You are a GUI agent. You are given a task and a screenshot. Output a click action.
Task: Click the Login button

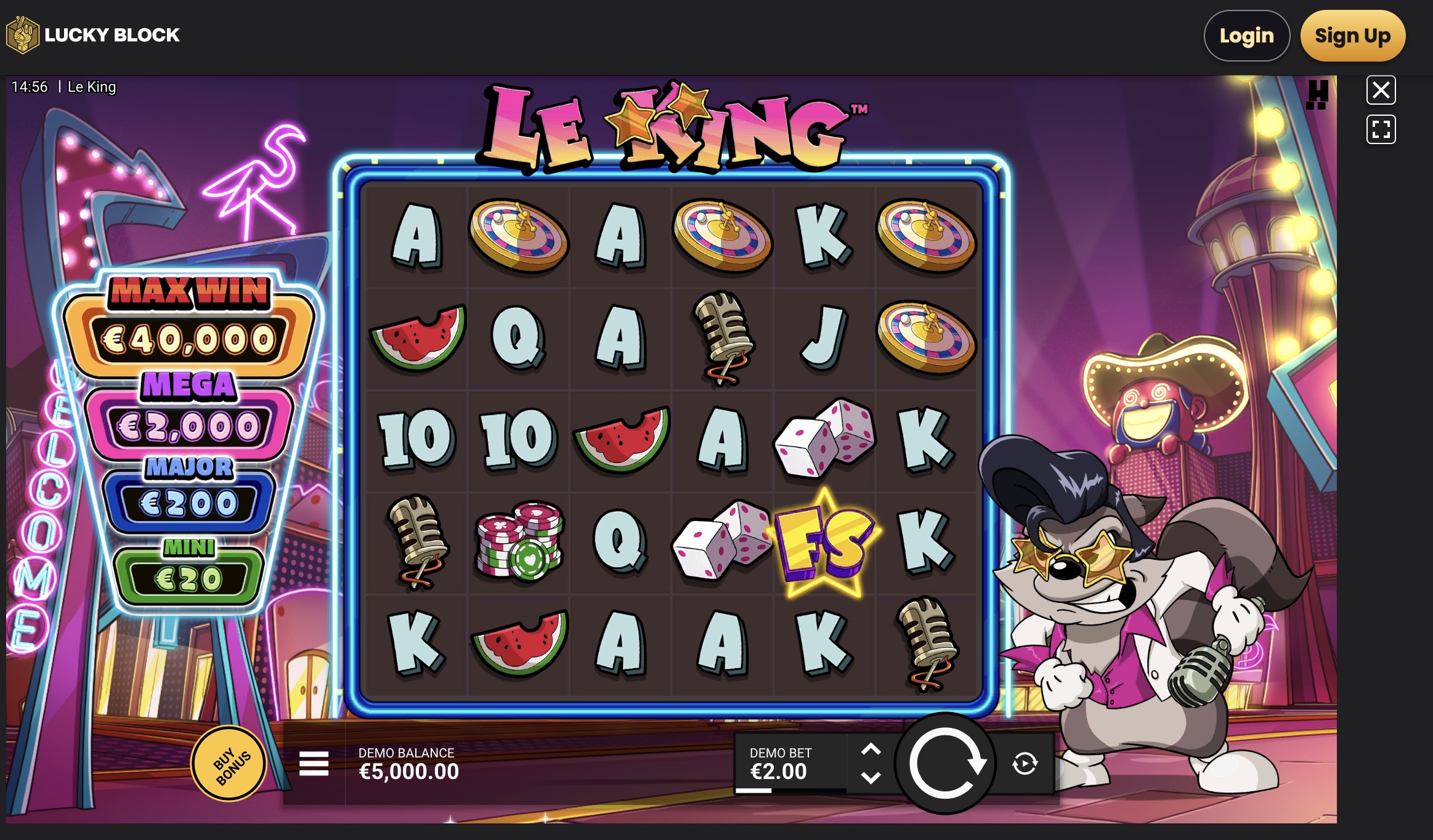click(x=1246, y=35)
